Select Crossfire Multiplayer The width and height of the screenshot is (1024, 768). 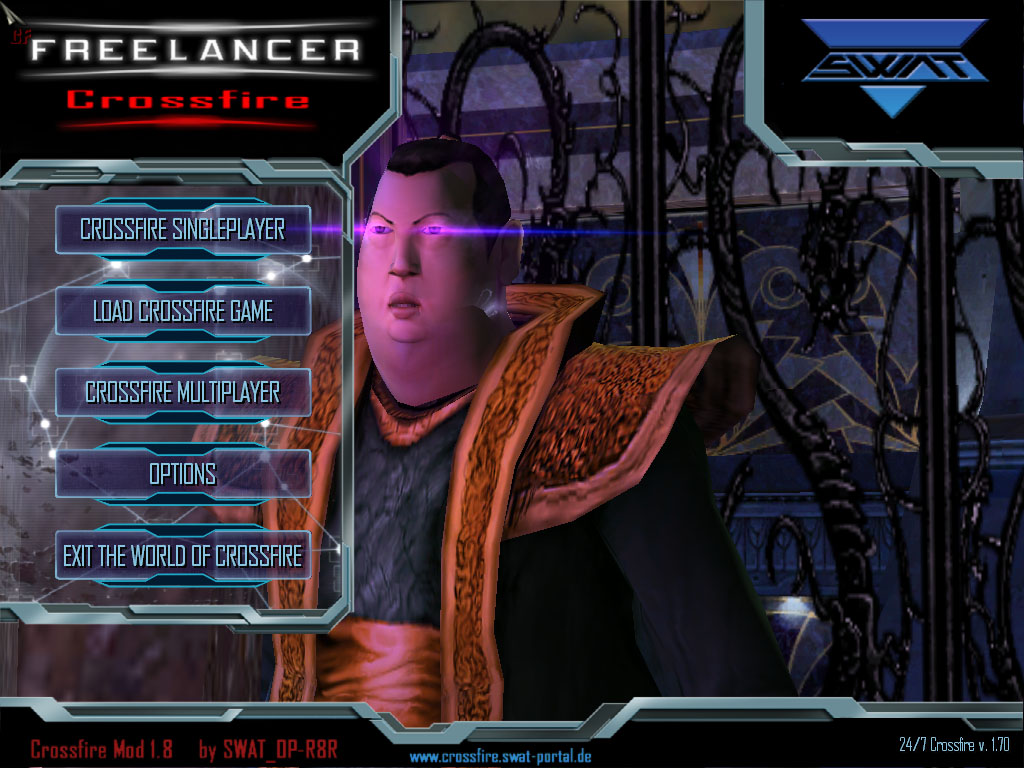coord(182,392)
